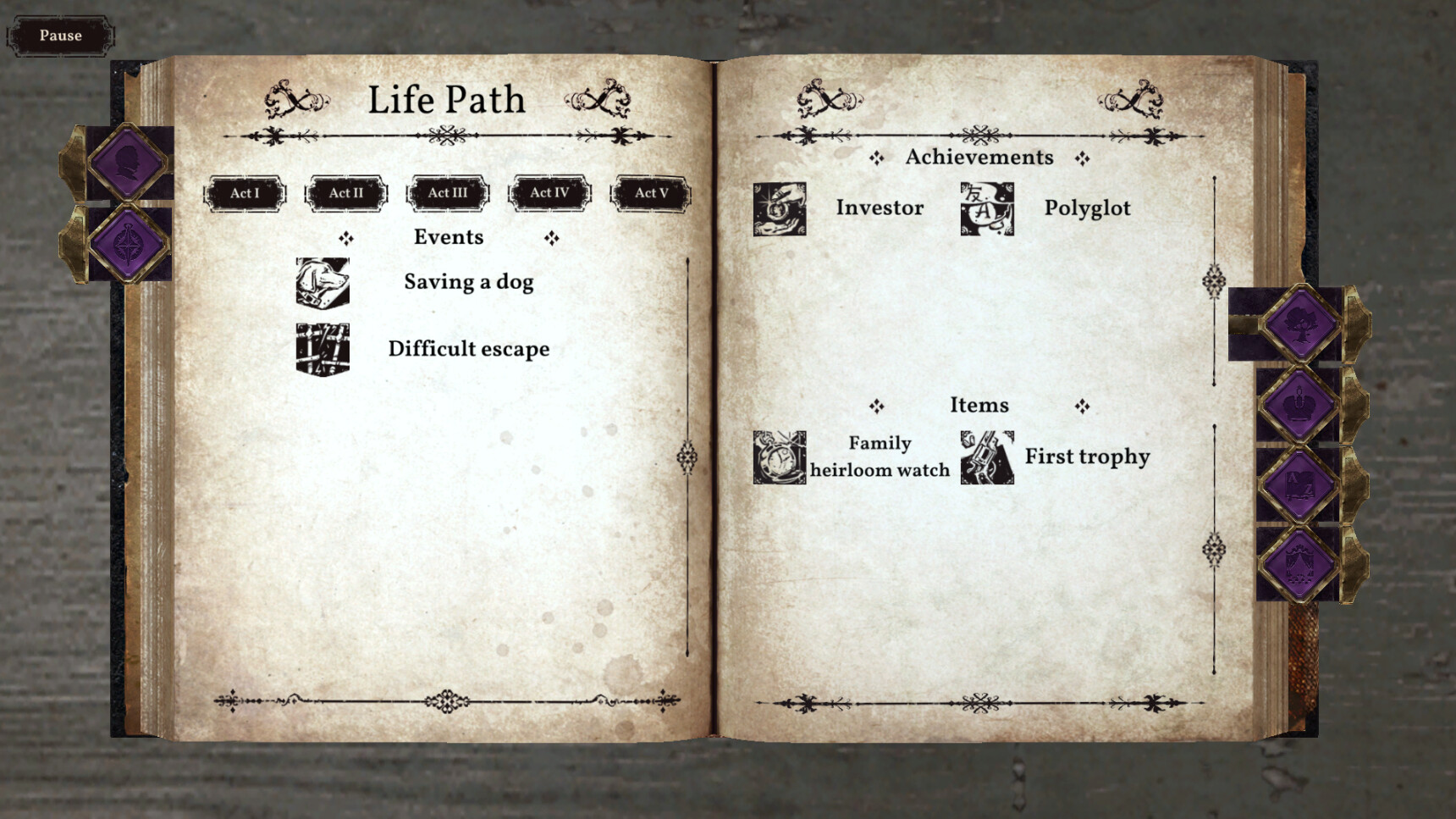Select the Saving a dog event icon
The image size is (1456, 819).
[x=322, y=281]
